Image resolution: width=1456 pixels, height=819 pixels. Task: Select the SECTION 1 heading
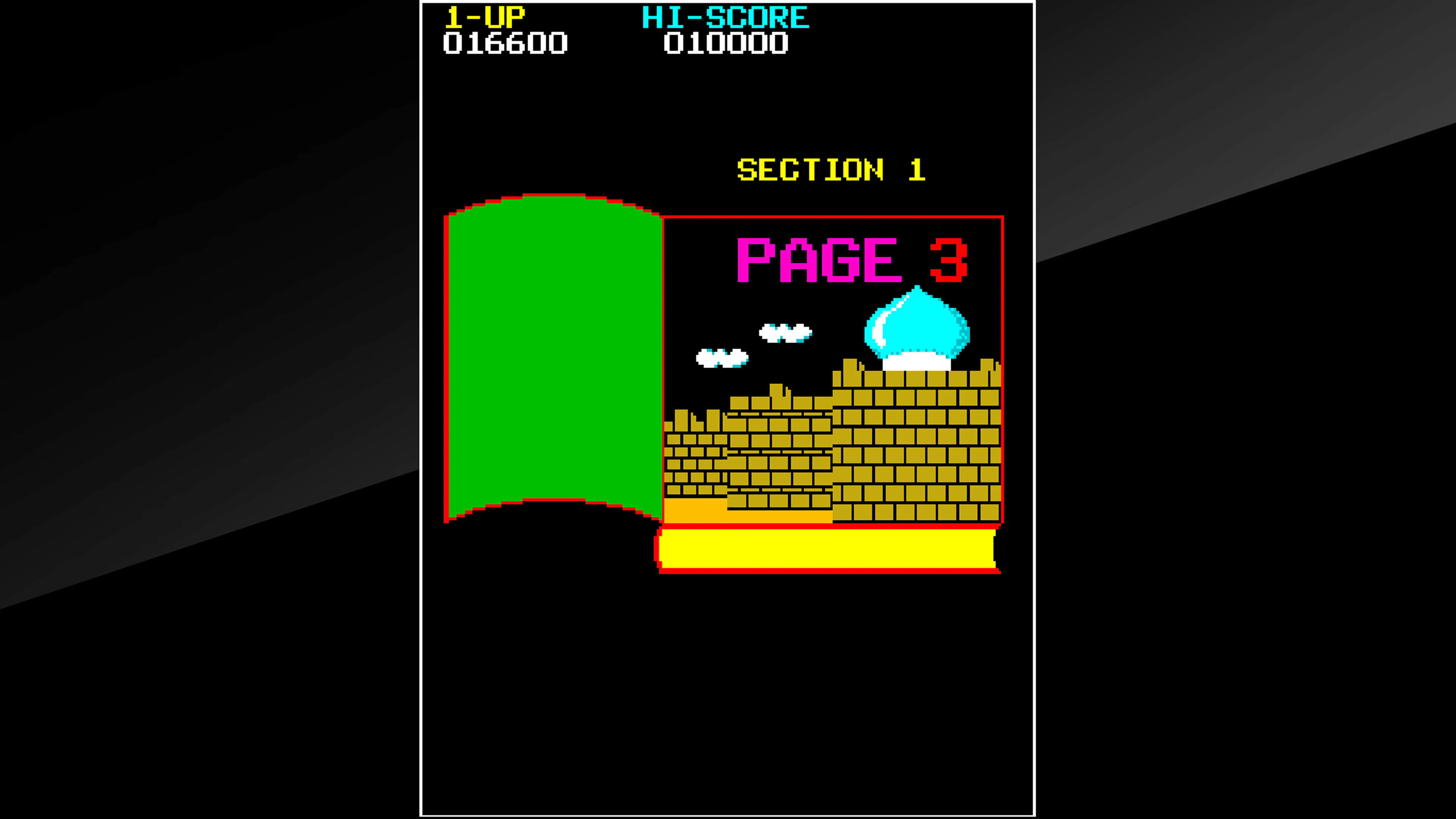tap(831, 169)
